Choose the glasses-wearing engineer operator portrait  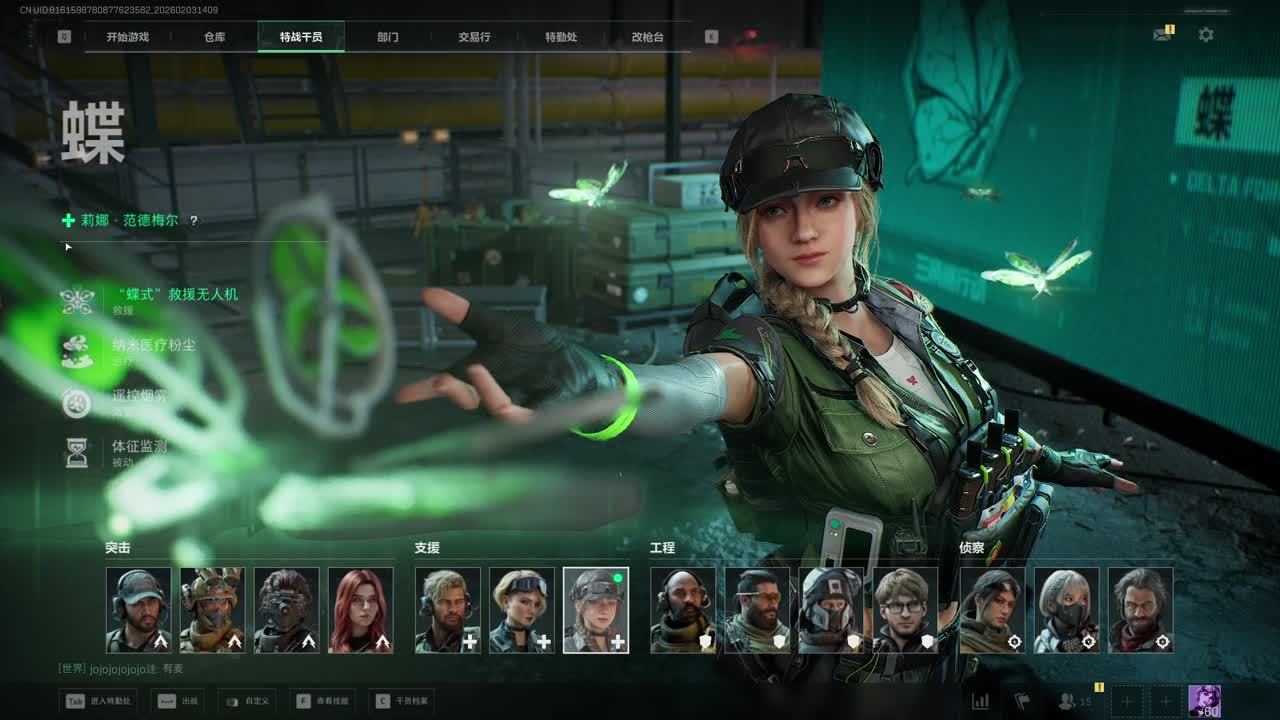(906, 610)
